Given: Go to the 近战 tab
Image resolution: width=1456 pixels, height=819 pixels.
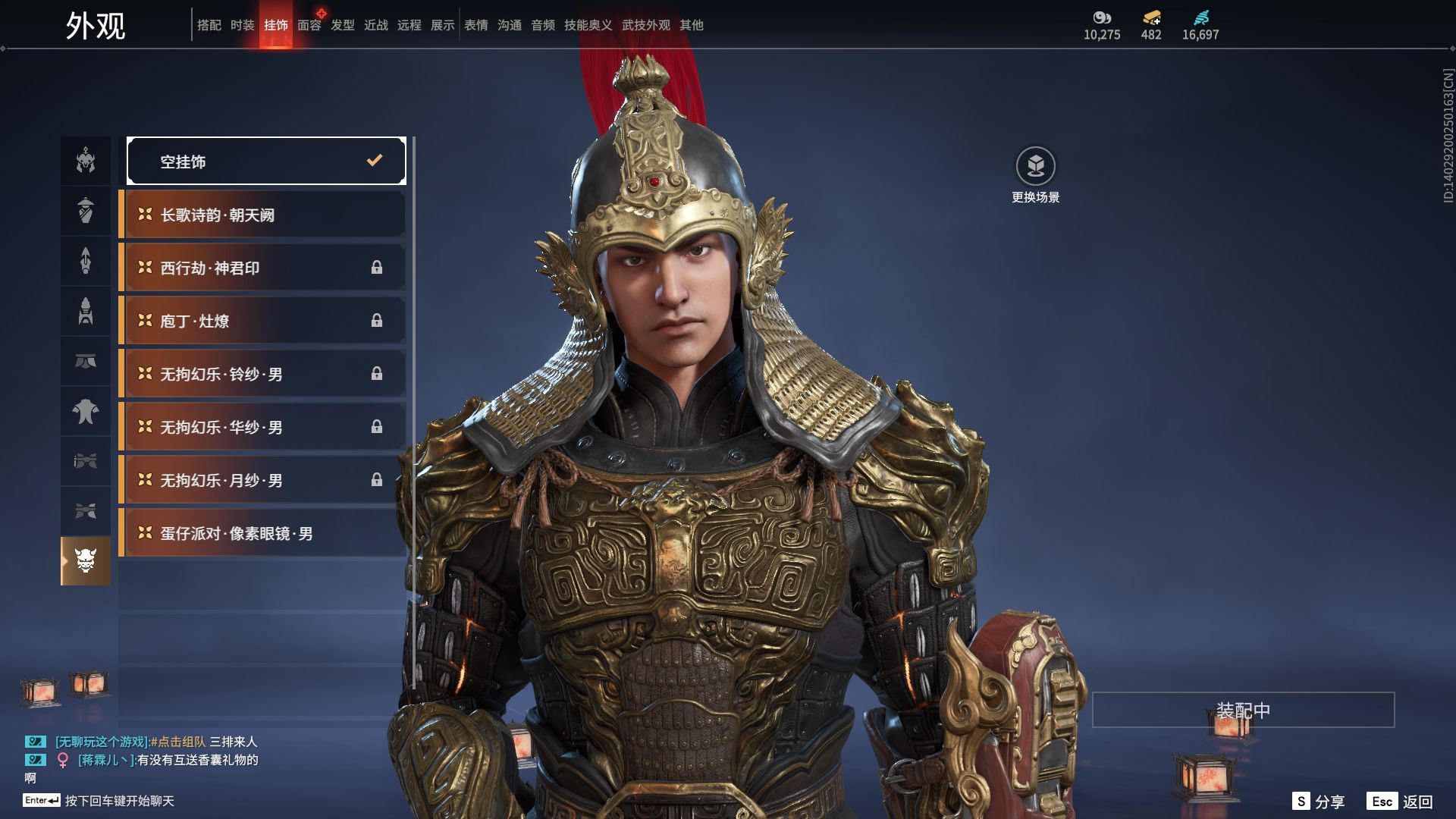Looking at the screenshot, I should pyautogui.click(x=376, y=25).
